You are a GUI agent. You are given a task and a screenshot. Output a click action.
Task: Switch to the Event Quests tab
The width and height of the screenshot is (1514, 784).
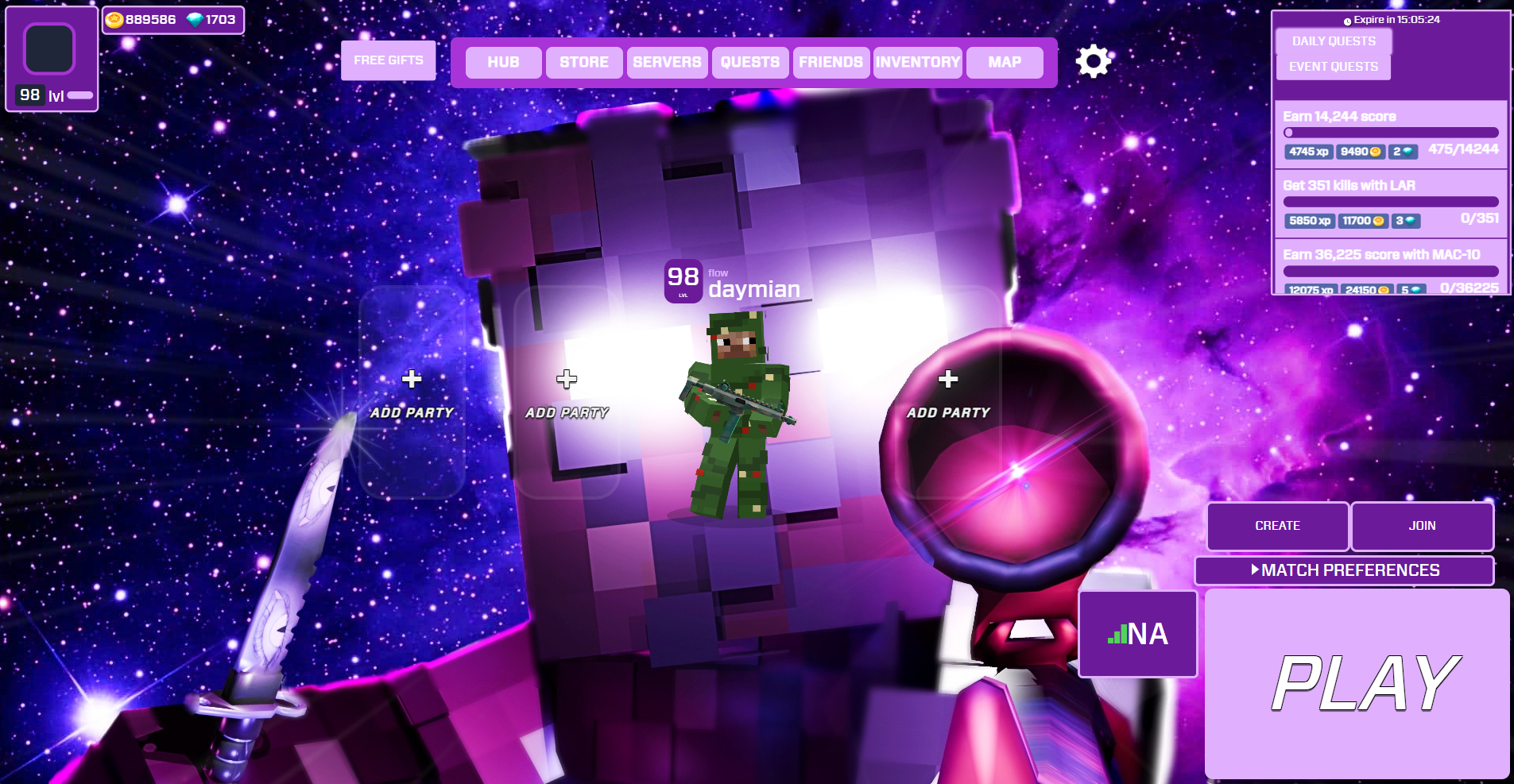pyautogui.click(x=1334, y=67)
